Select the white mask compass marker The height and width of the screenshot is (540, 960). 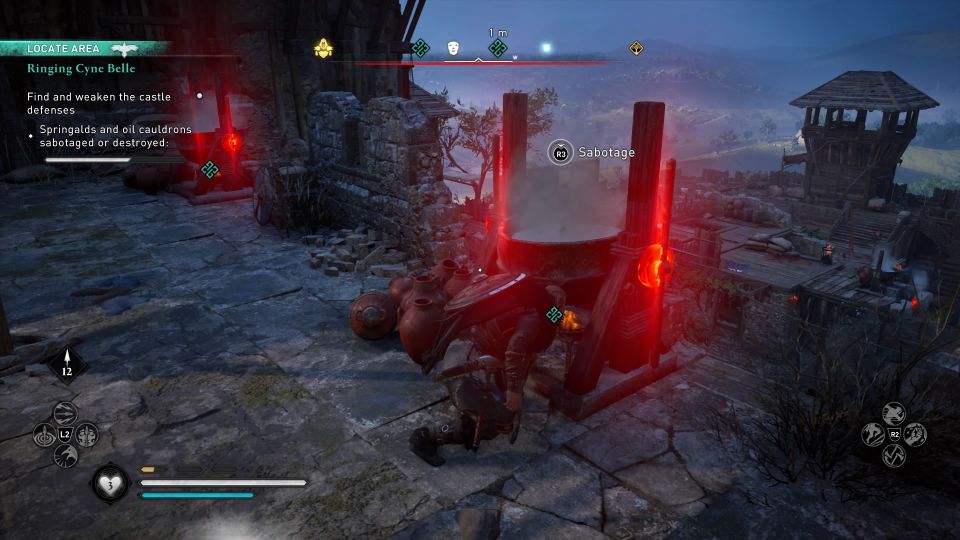(x=453, y=48)
